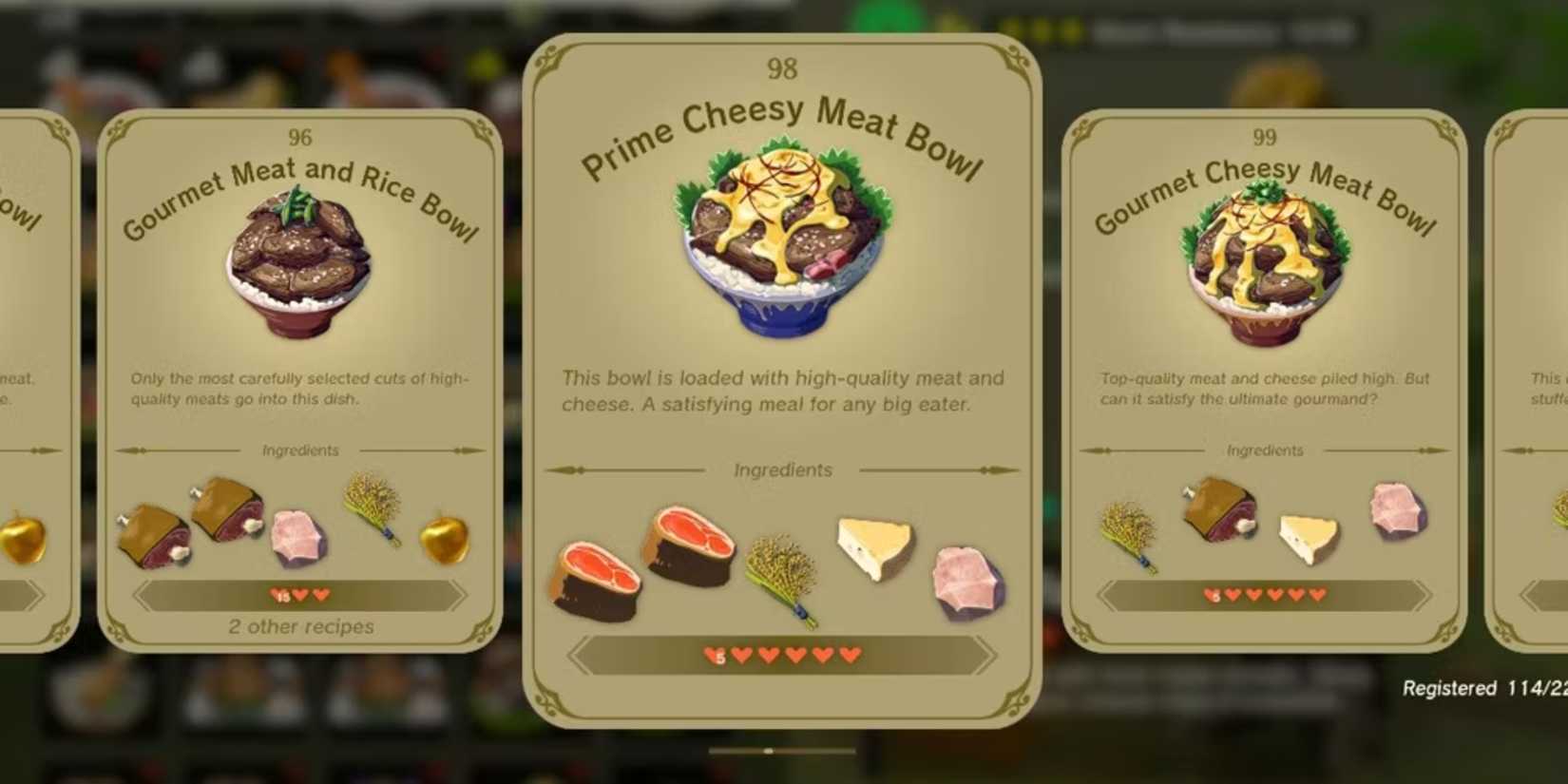The height and width of the screenshot is (784, 1568).
Task: Open the 2 other recipes link
Action: pos(300,626)
